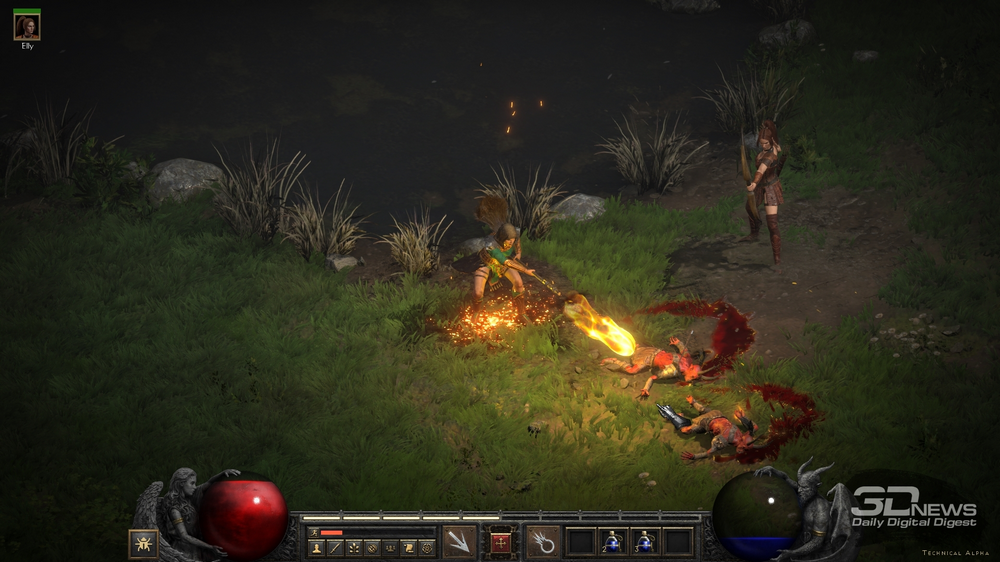Select the left-click multi-arrow skill
The height and width of the screenshot is (562, 1000).
459,542
